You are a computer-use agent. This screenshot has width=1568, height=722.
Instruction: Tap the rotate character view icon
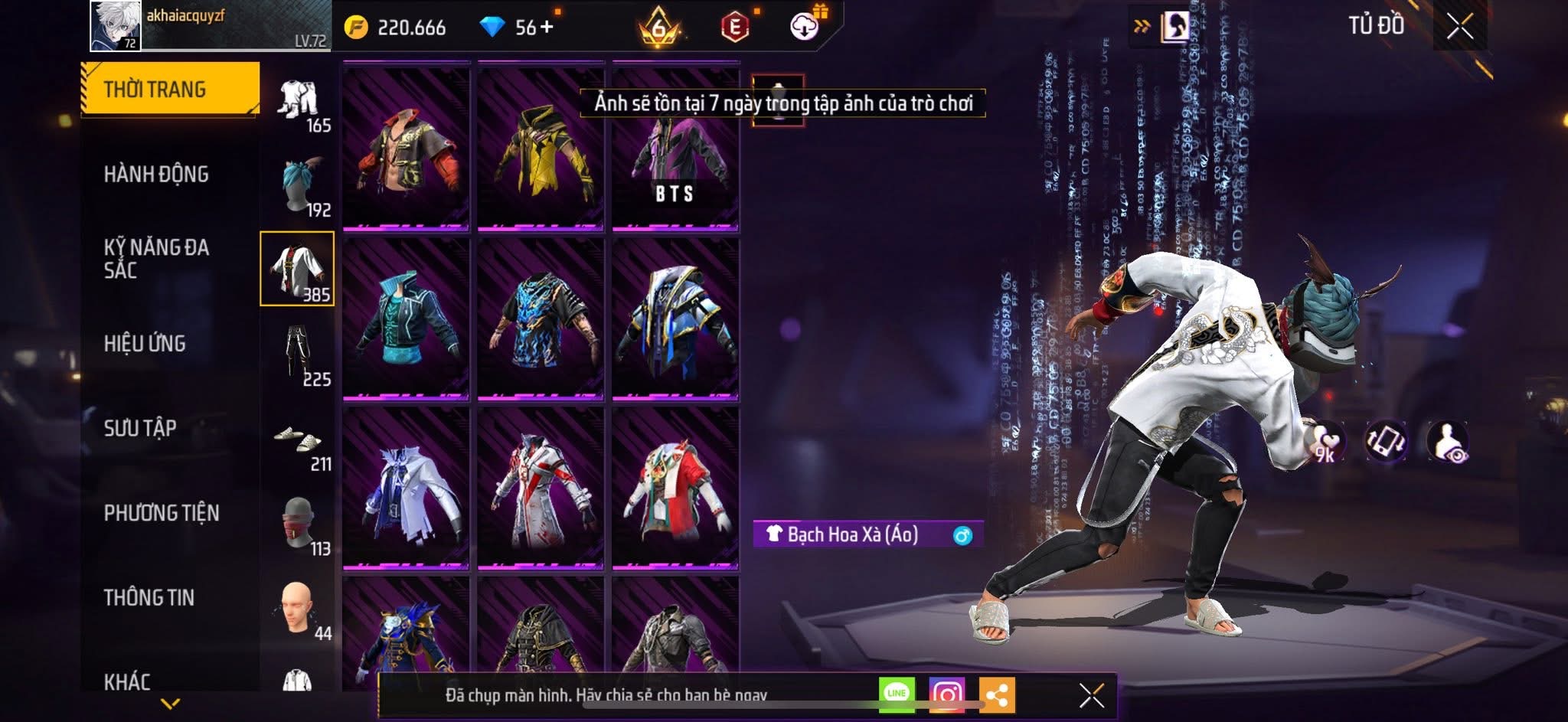(x=1385, y=442)
